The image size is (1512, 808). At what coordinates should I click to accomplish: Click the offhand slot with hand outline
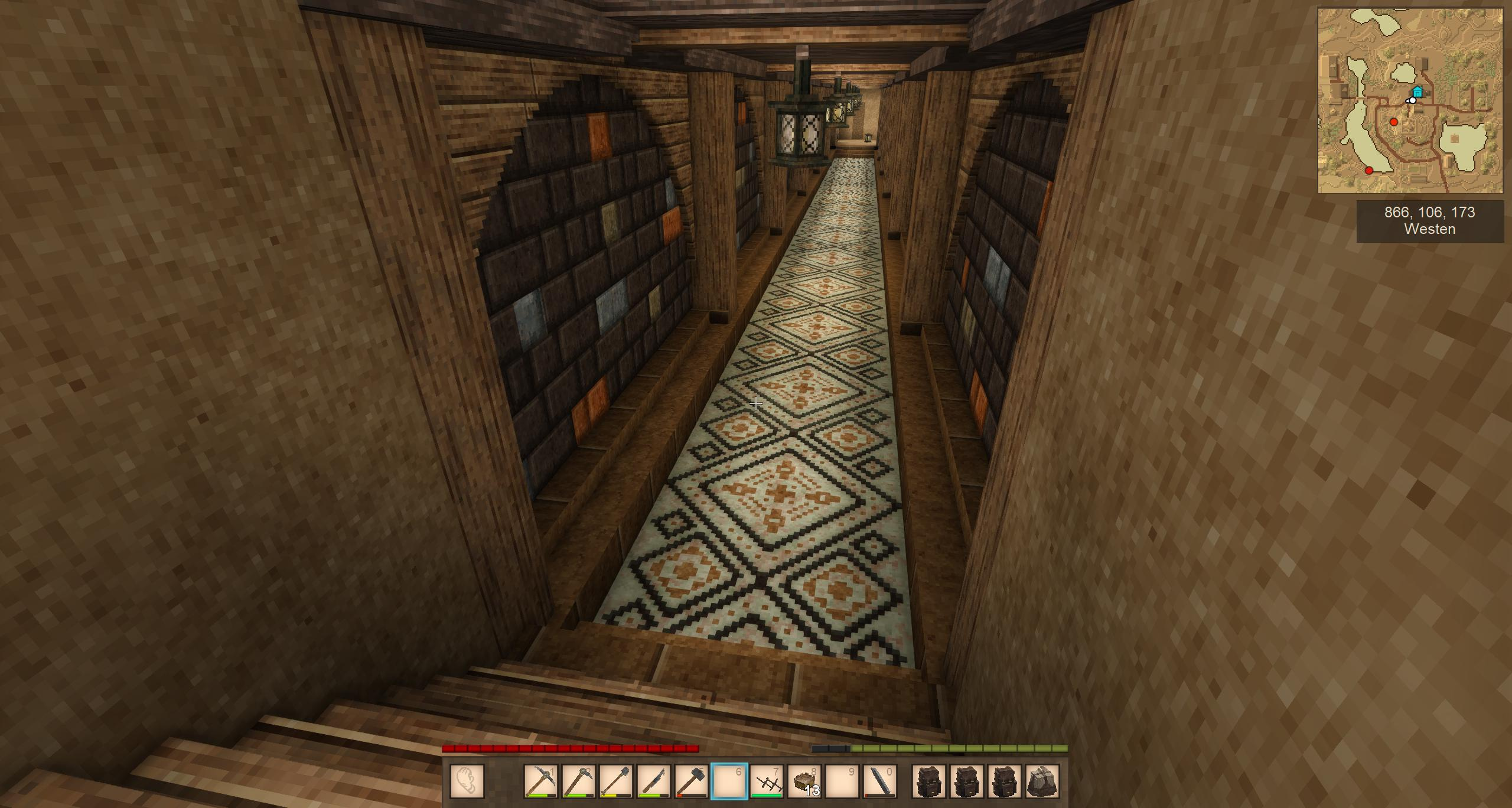pos(467,781)
